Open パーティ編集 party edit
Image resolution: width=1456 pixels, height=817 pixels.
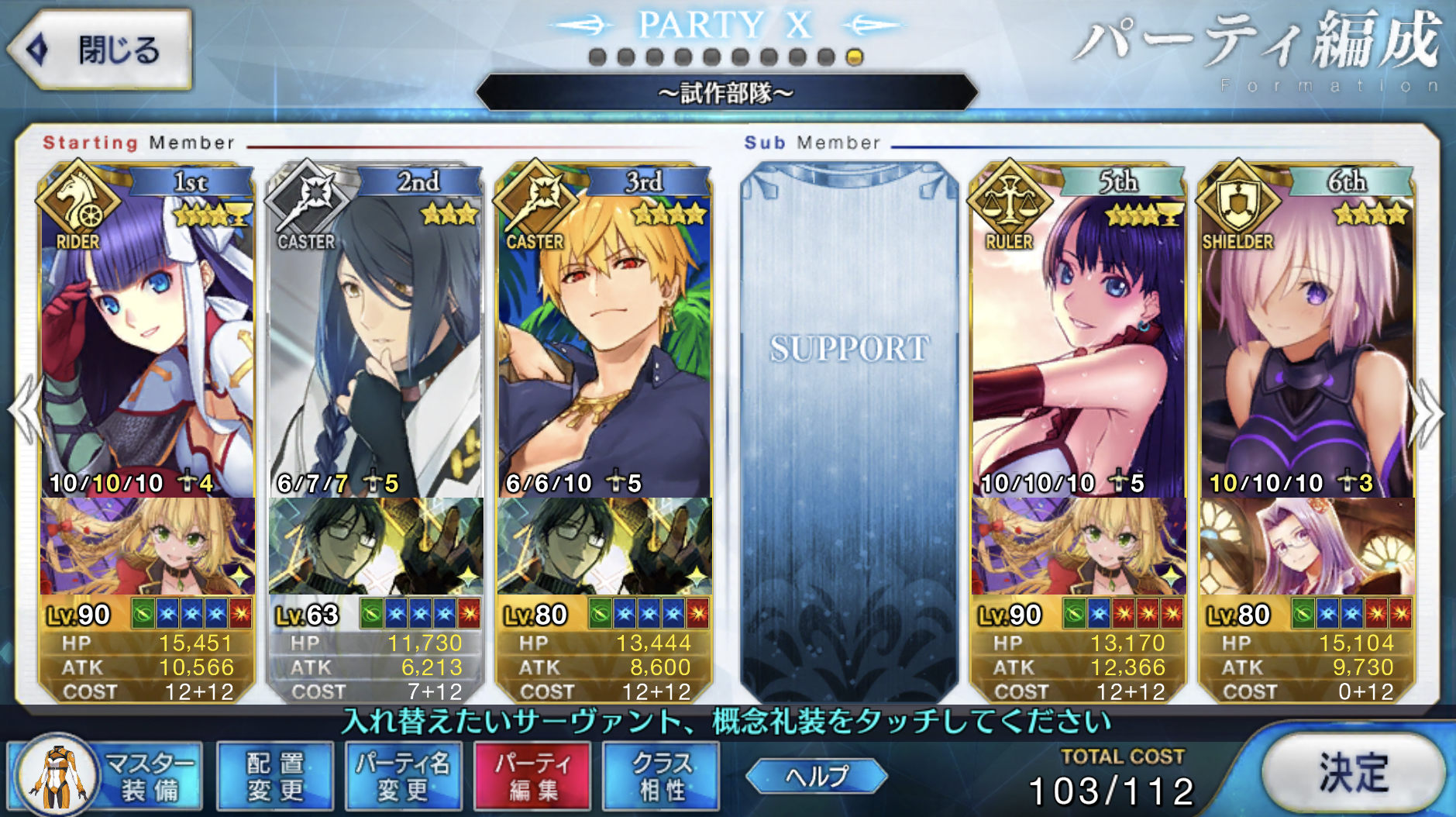[532, 776]
